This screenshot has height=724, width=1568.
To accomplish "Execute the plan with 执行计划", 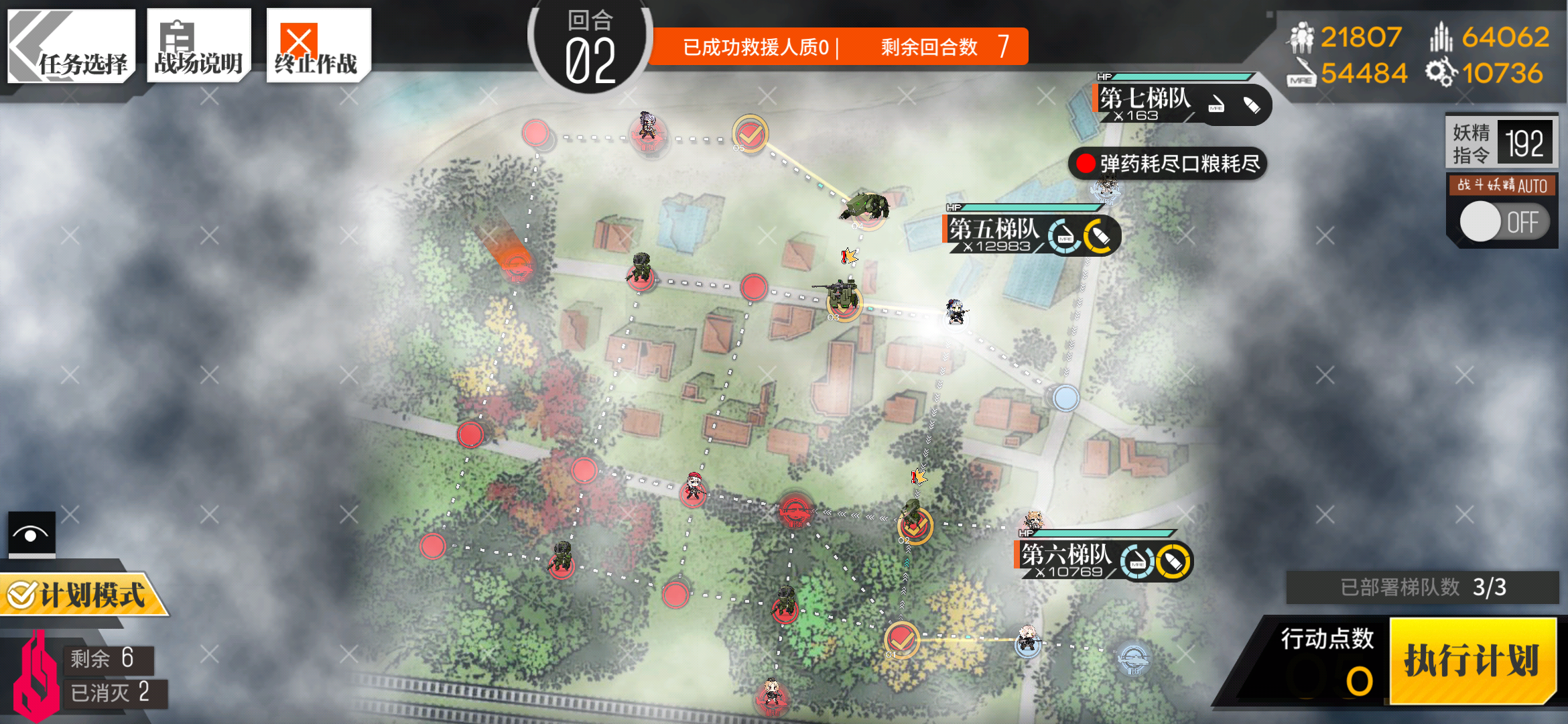I will (1472, 660).
